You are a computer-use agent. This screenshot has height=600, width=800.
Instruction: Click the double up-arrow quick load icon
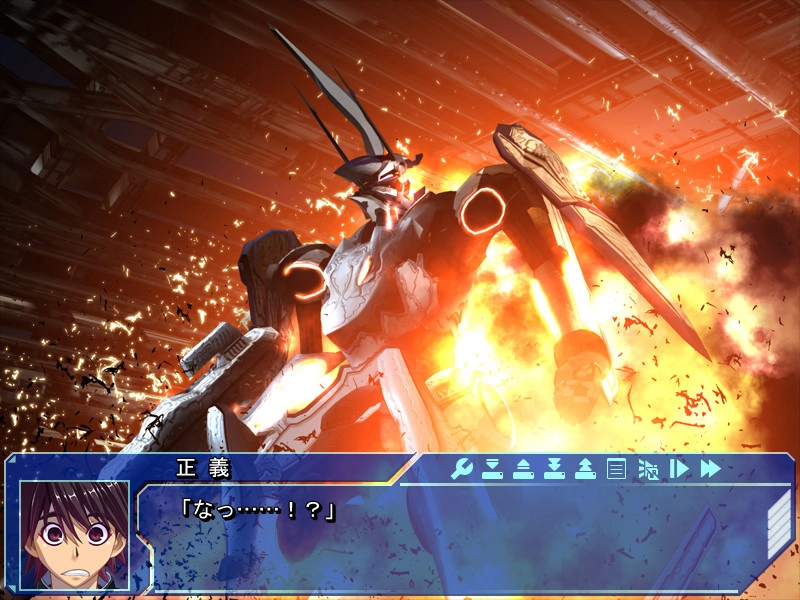(585, 468)
